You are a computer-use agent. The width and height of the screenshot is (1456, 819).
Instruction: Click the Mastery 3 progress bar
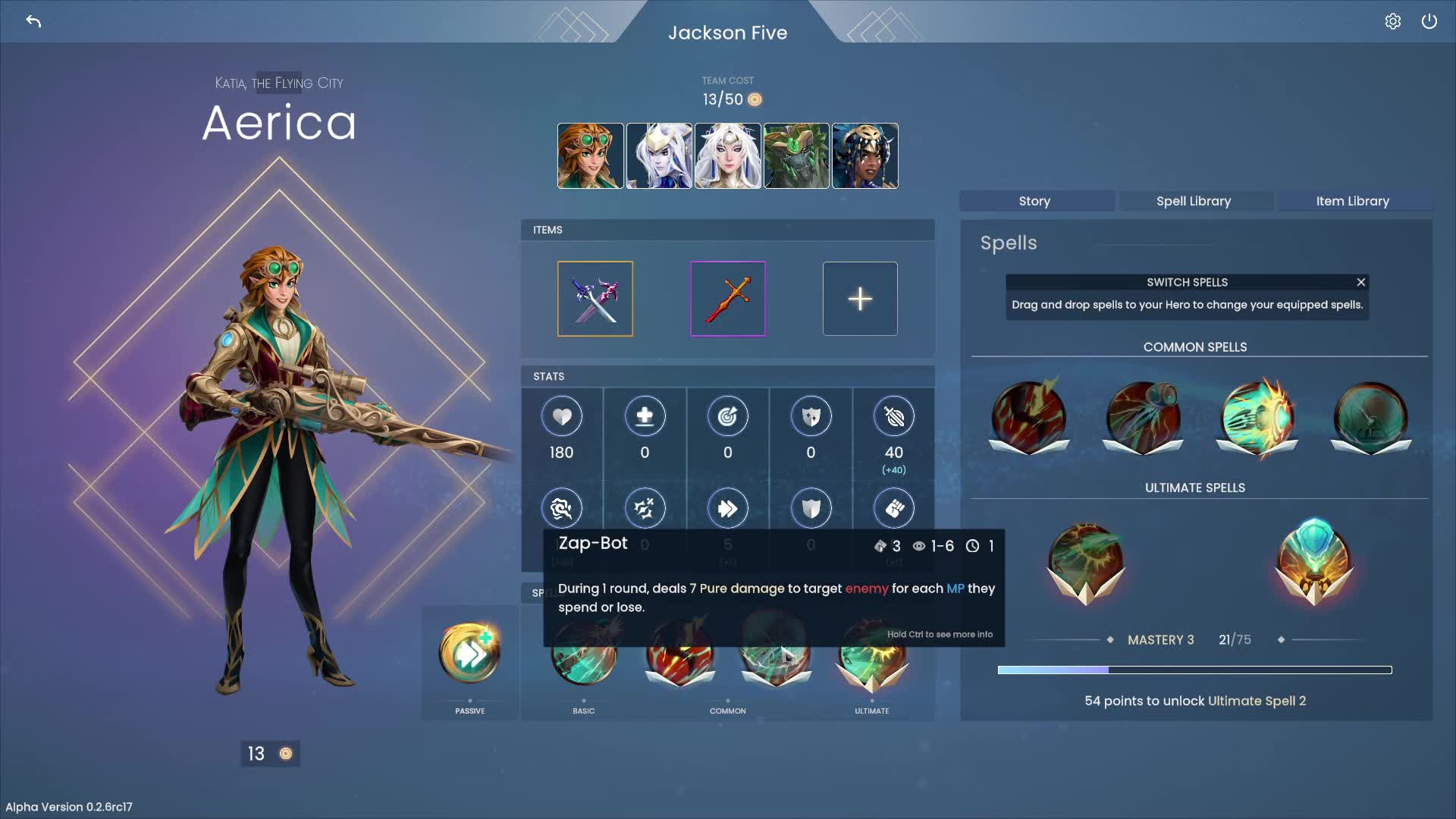tap(1194, 670)
